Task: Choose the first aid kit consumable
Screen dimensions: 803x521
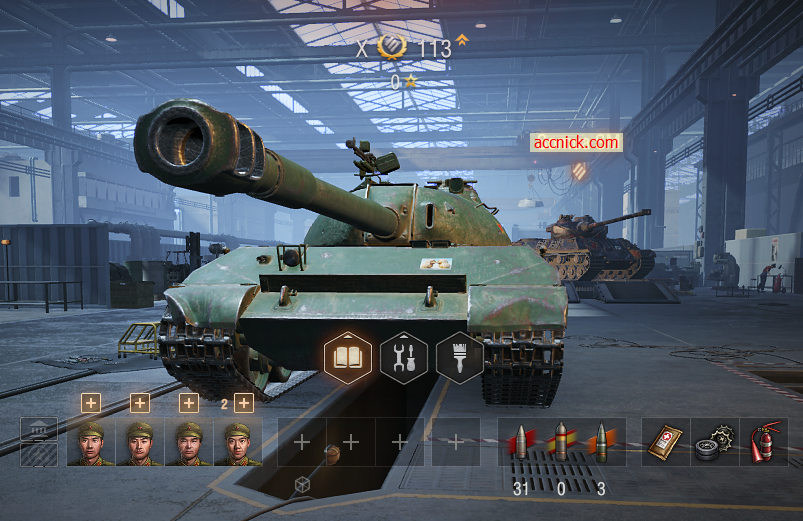Action: [666, 441]
